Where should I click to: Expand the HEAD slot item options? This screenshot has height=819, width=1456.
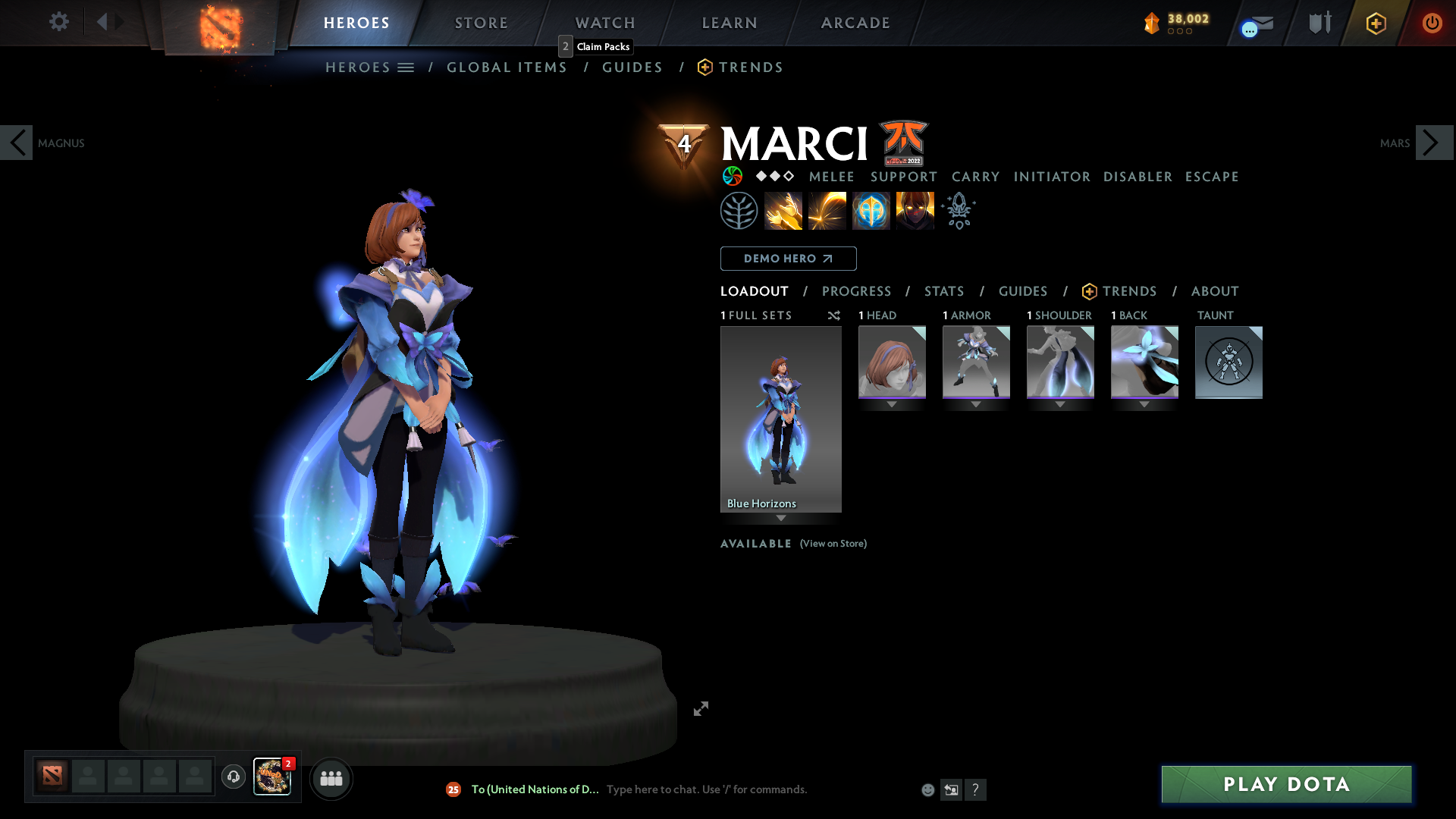click(892, 404)
